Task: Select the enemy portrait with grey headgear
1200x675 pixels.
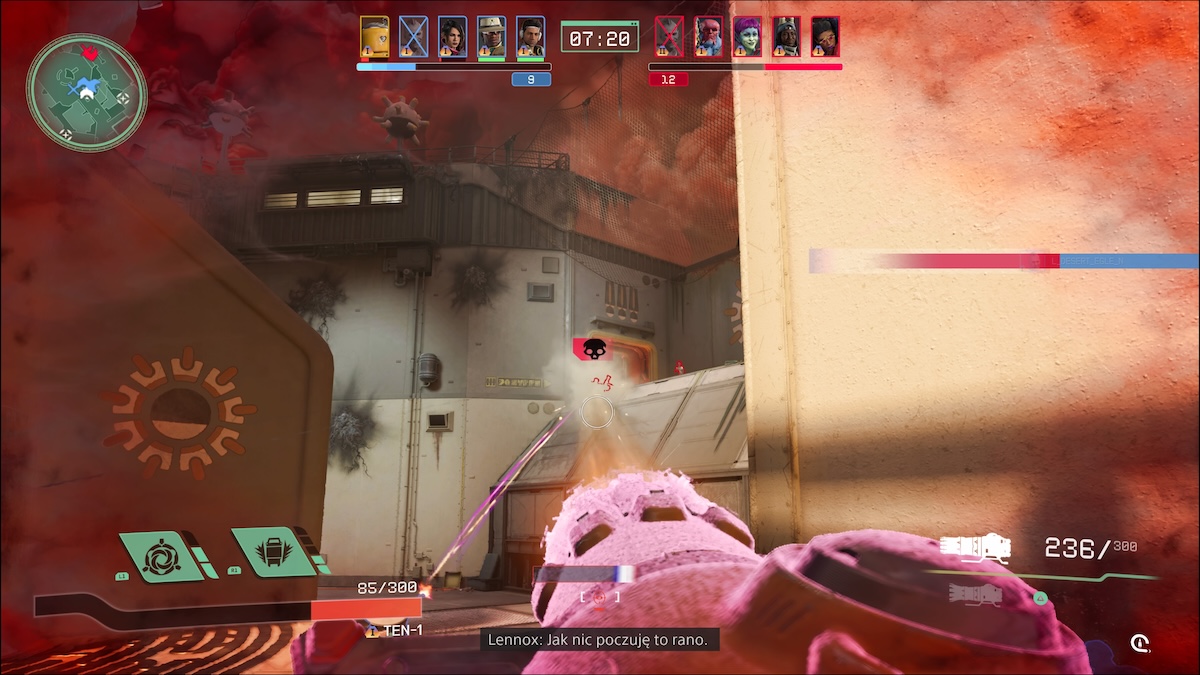Action: [786, 37]
